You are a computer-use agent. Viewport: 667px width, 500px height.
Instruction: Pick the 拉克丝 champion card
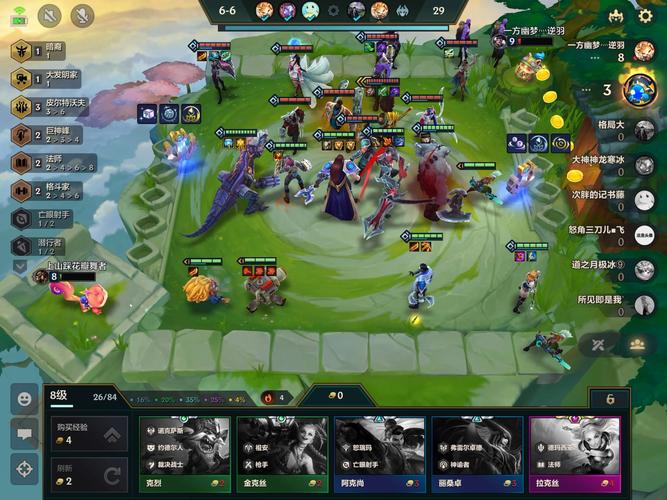coord(574,453)
